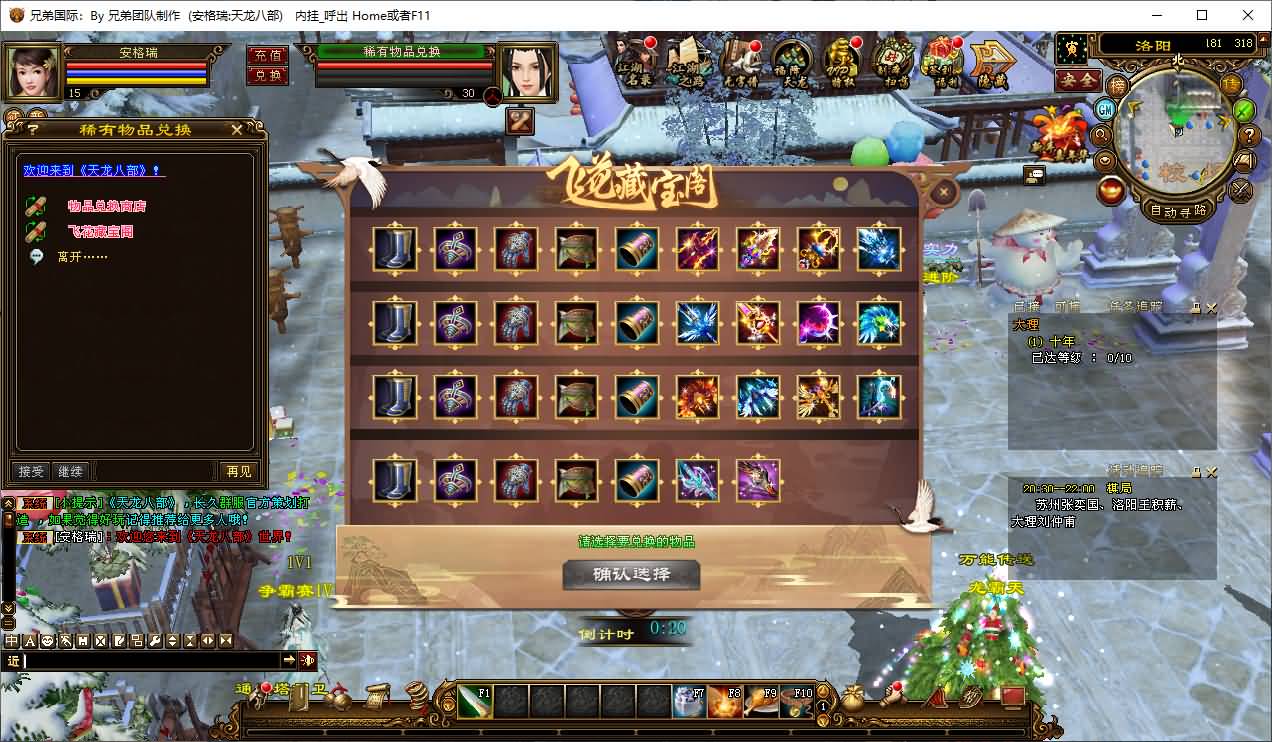Say goodbye with the 再见 button

238,471
